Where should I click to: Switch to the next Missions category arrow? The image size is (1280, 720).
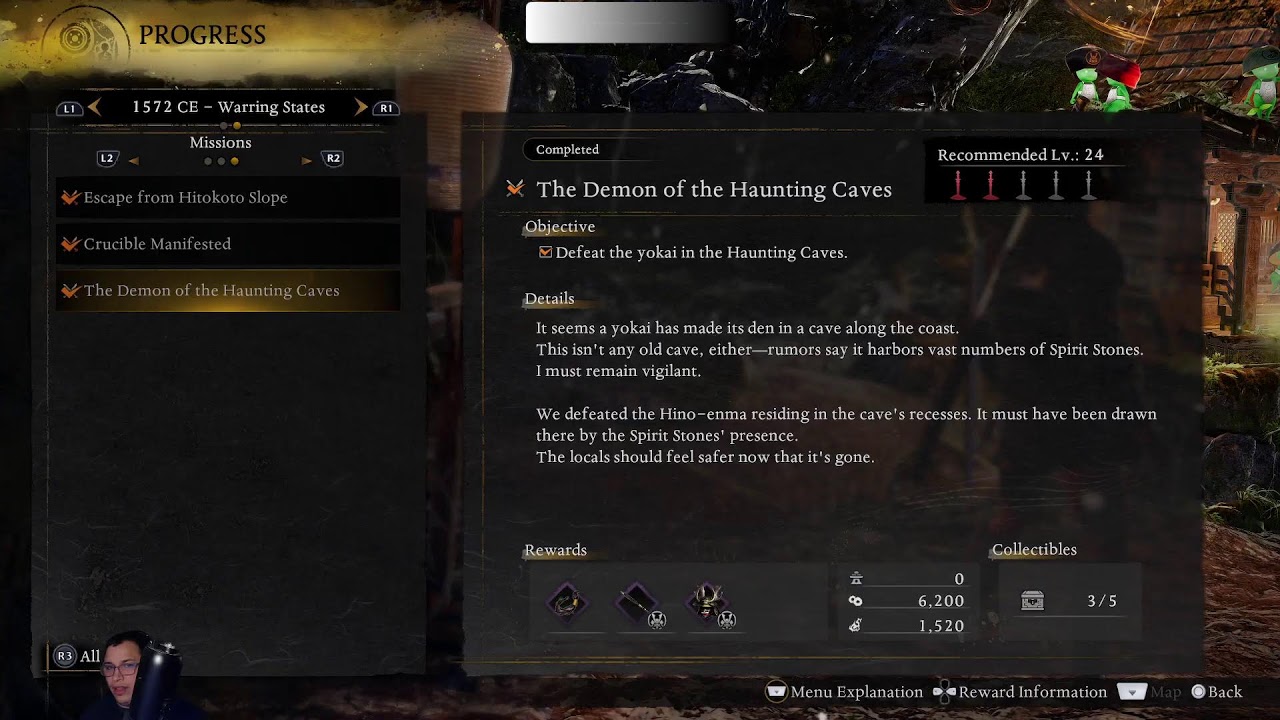pos(307,159)
